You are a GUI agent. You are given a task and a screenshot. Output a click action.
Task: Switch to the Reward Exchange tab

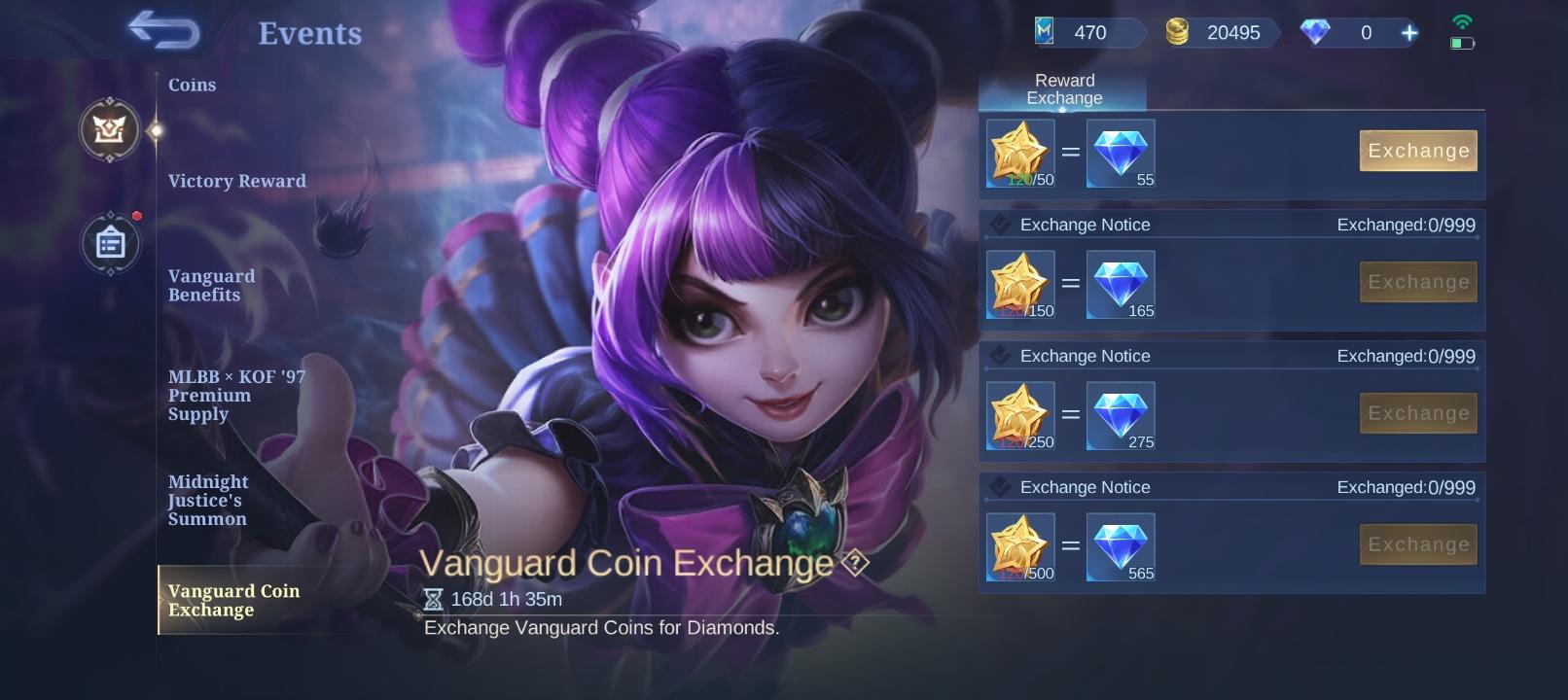[x=1063, y=88]
